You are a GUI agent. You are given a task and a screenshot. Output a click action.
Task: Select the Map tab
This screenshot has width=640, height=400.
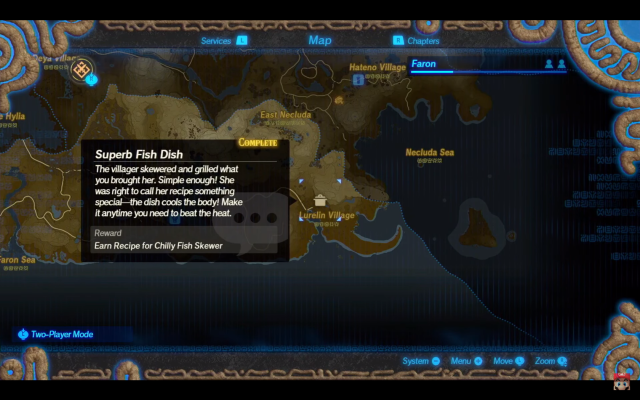pyautogui.click(x=319, y=41)
